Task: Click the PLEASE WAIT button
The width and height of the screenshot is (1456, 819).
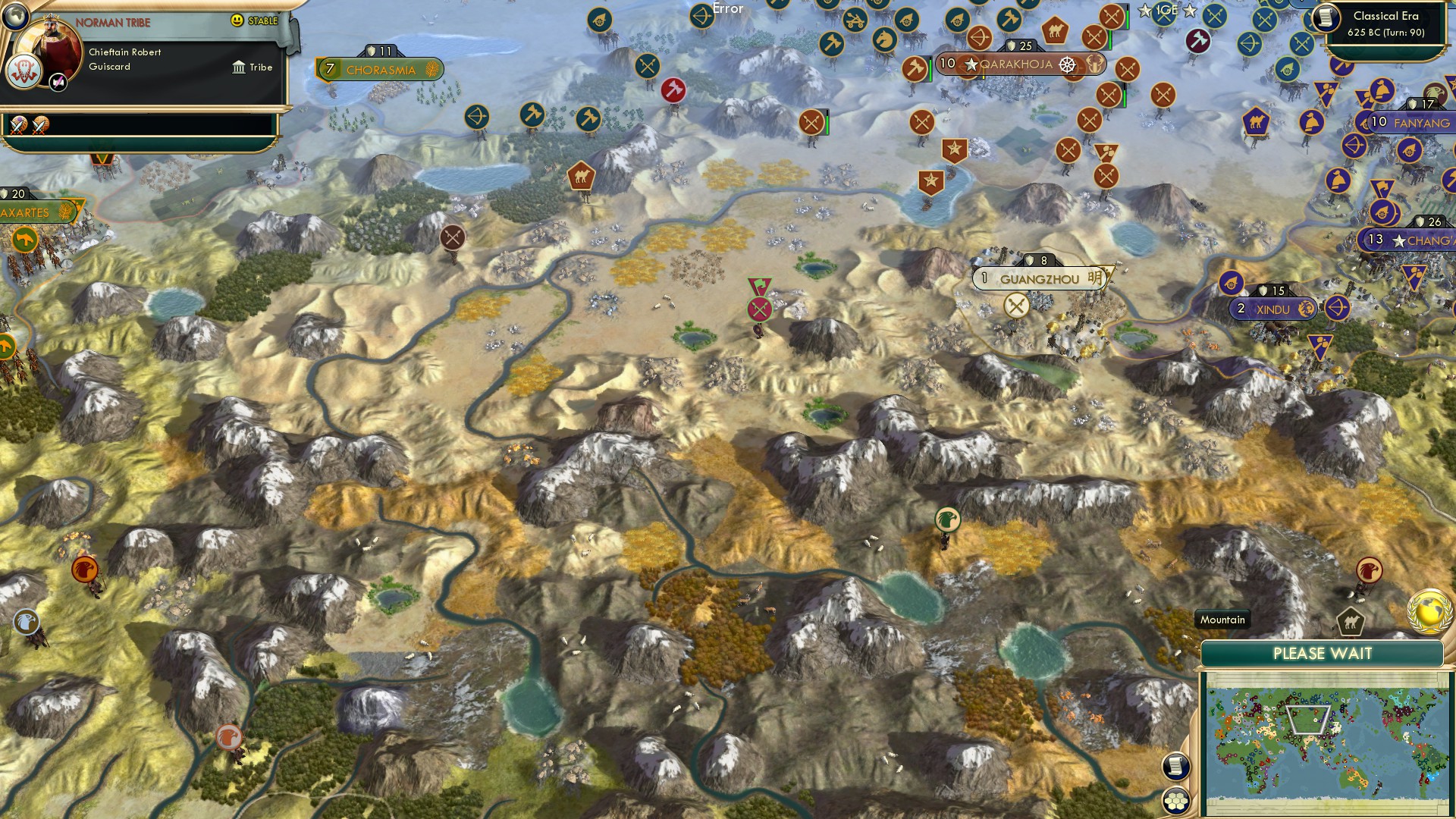Action: point(1323,652)
